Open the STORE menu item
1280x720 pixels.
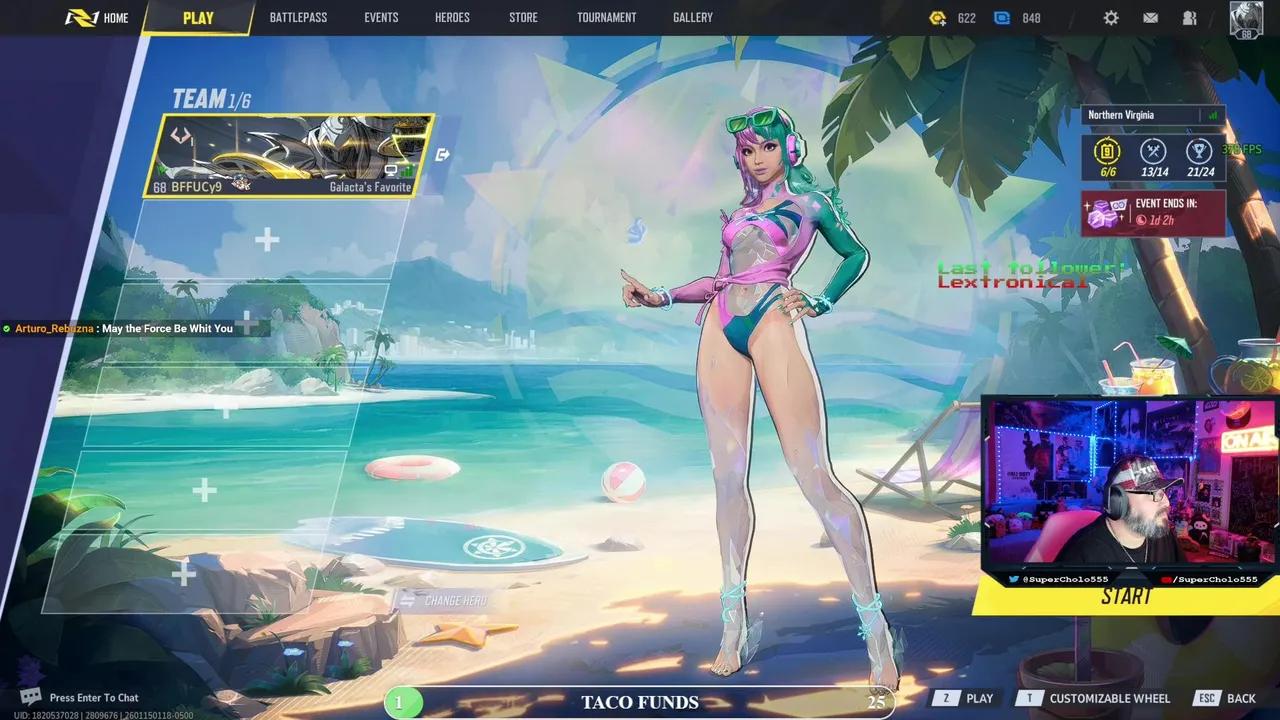click(x=522, y=17)
